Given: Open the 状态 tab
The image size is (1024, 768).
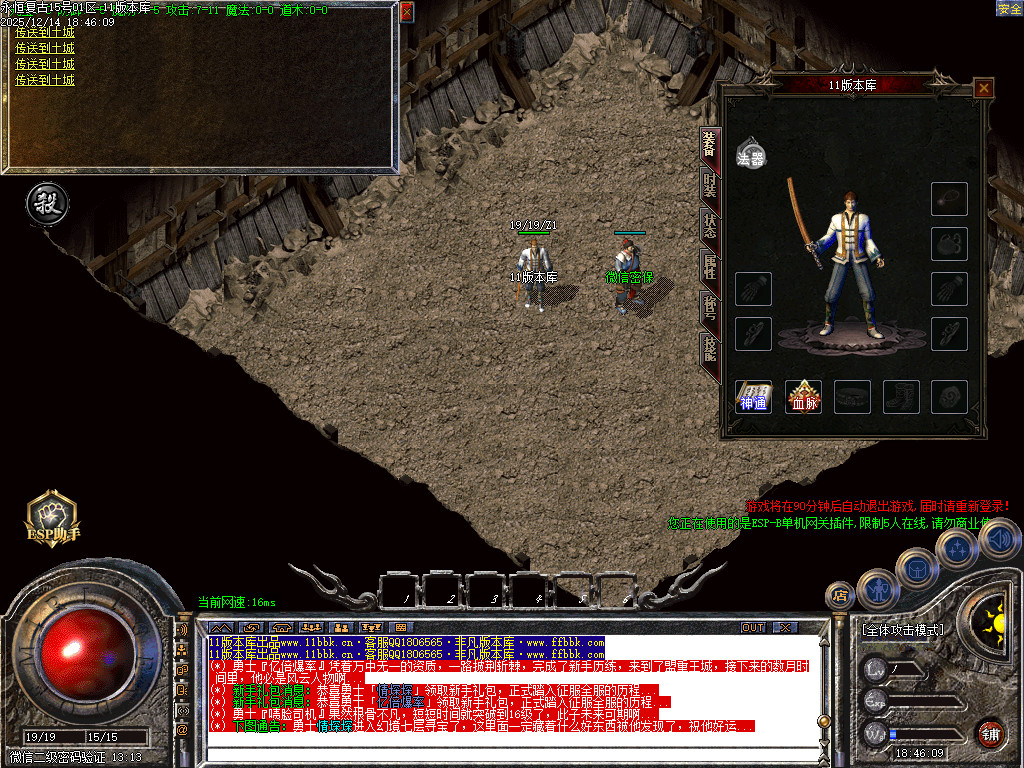Looking at the screenshot, I should (x=709, y=225).
